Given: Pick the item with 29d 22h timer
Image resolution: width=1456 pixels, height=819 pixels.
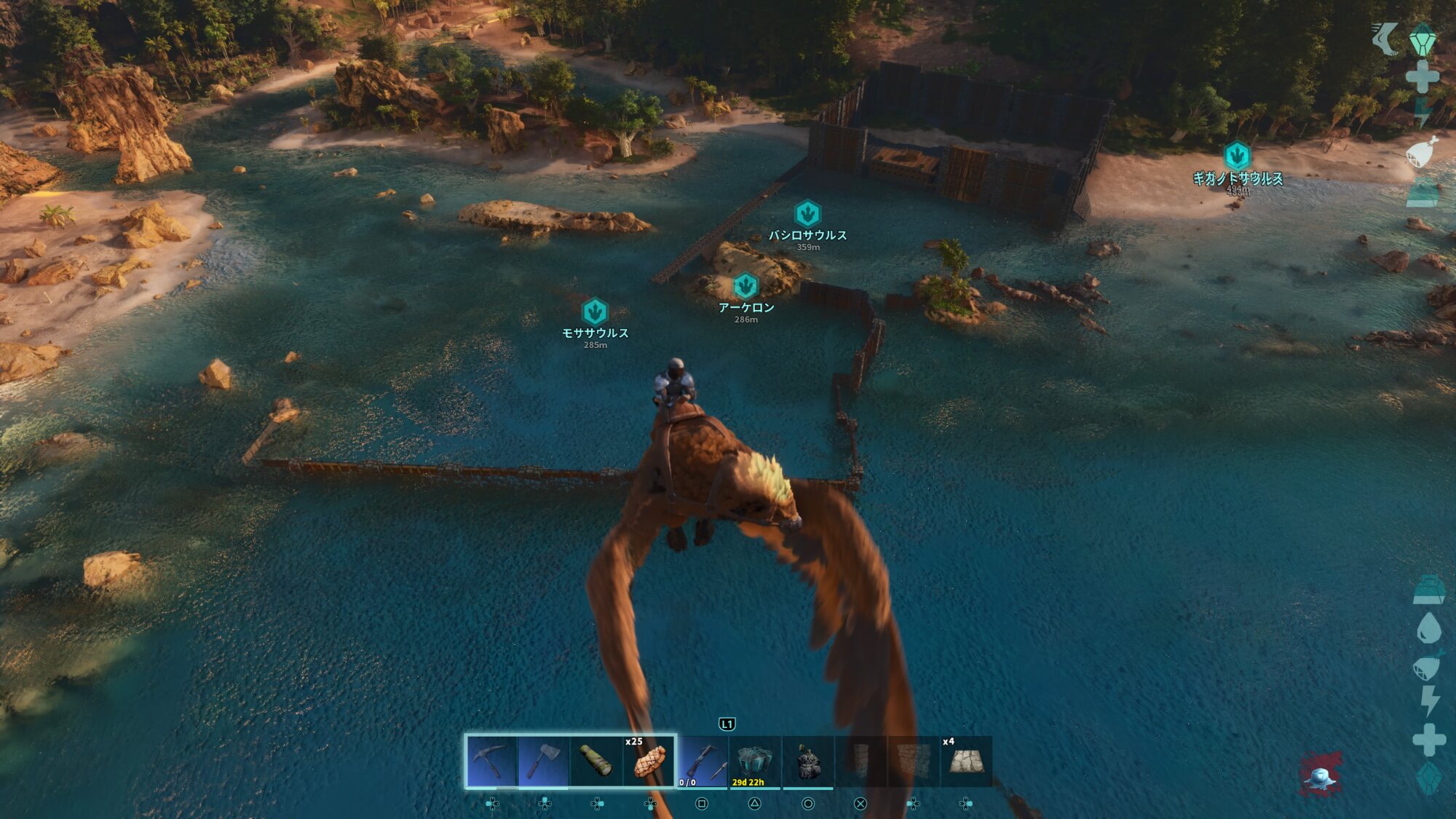Looking at the screenshot, I should (x=754, y=761).
